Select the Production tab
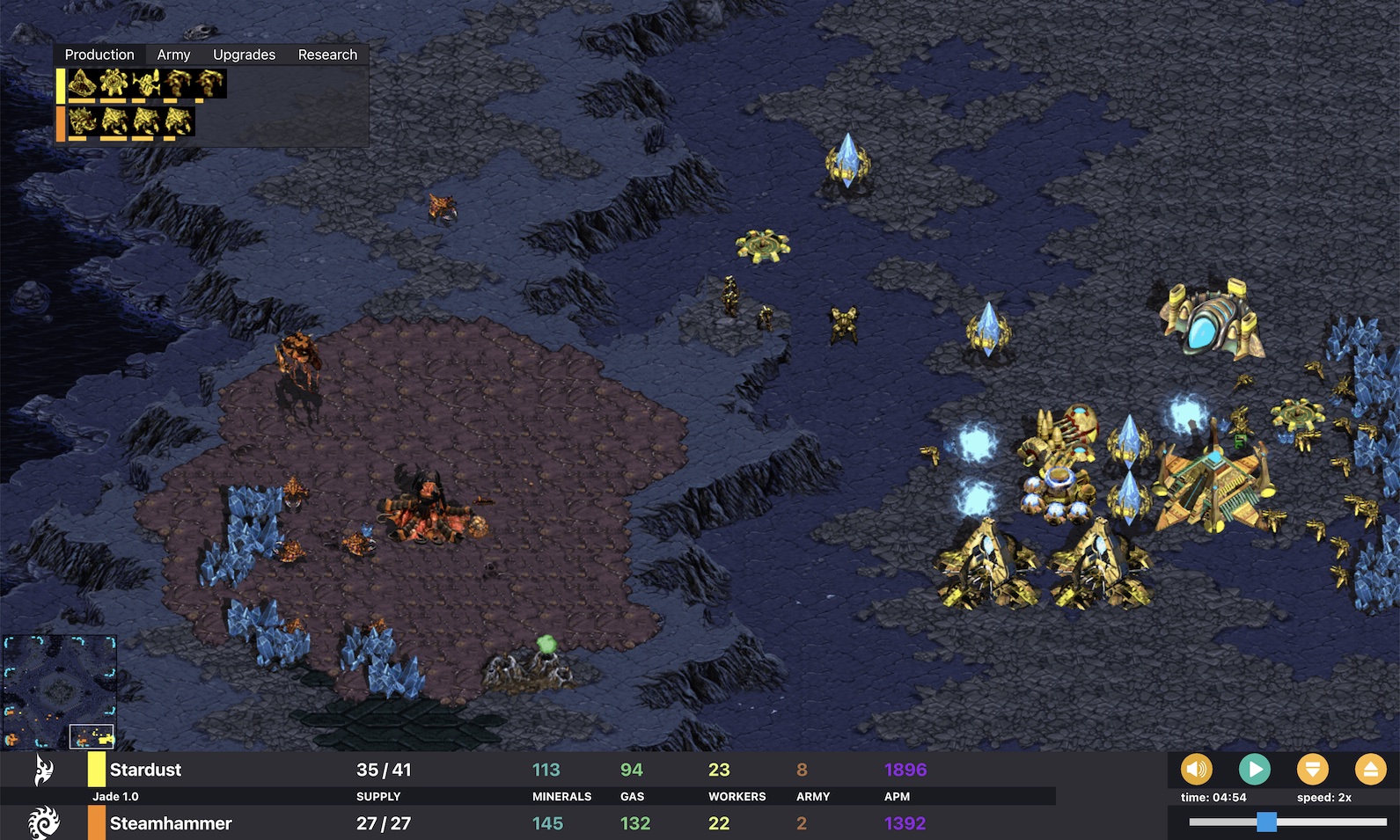 pyautogui.click(x=99, y=55)
